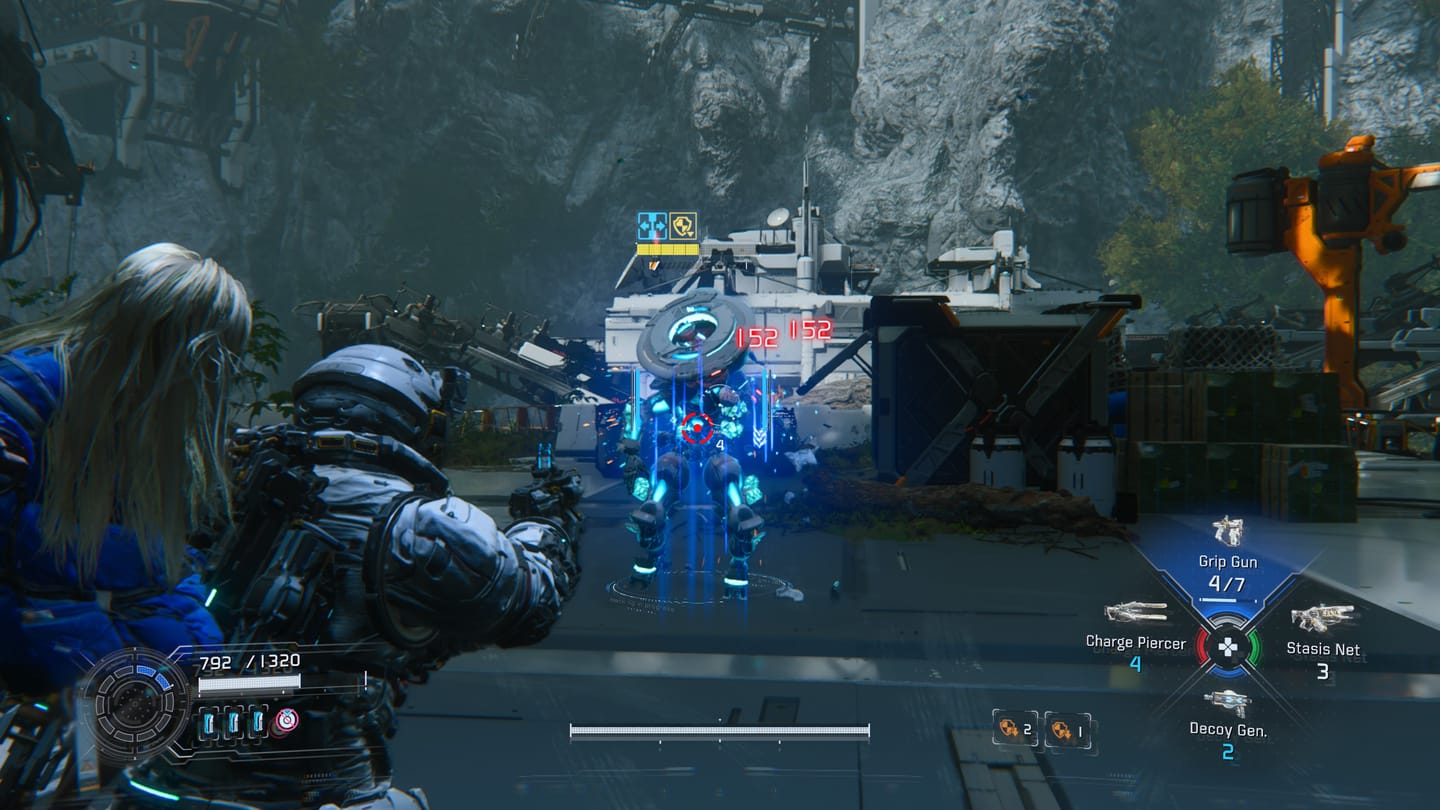Viewport: 1440px width, 810px height.
Task: Equip the Decoy Gen. weapon
Action: (1227, 703)
